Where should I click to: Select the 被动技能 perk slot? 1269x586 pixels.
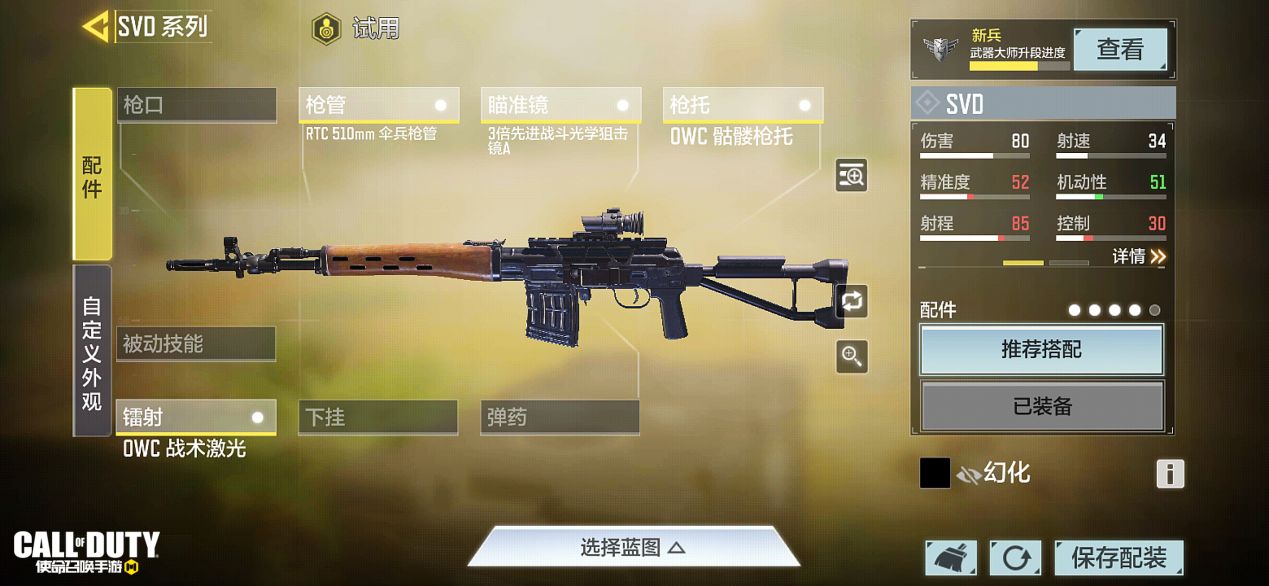(x=196, y=344)
